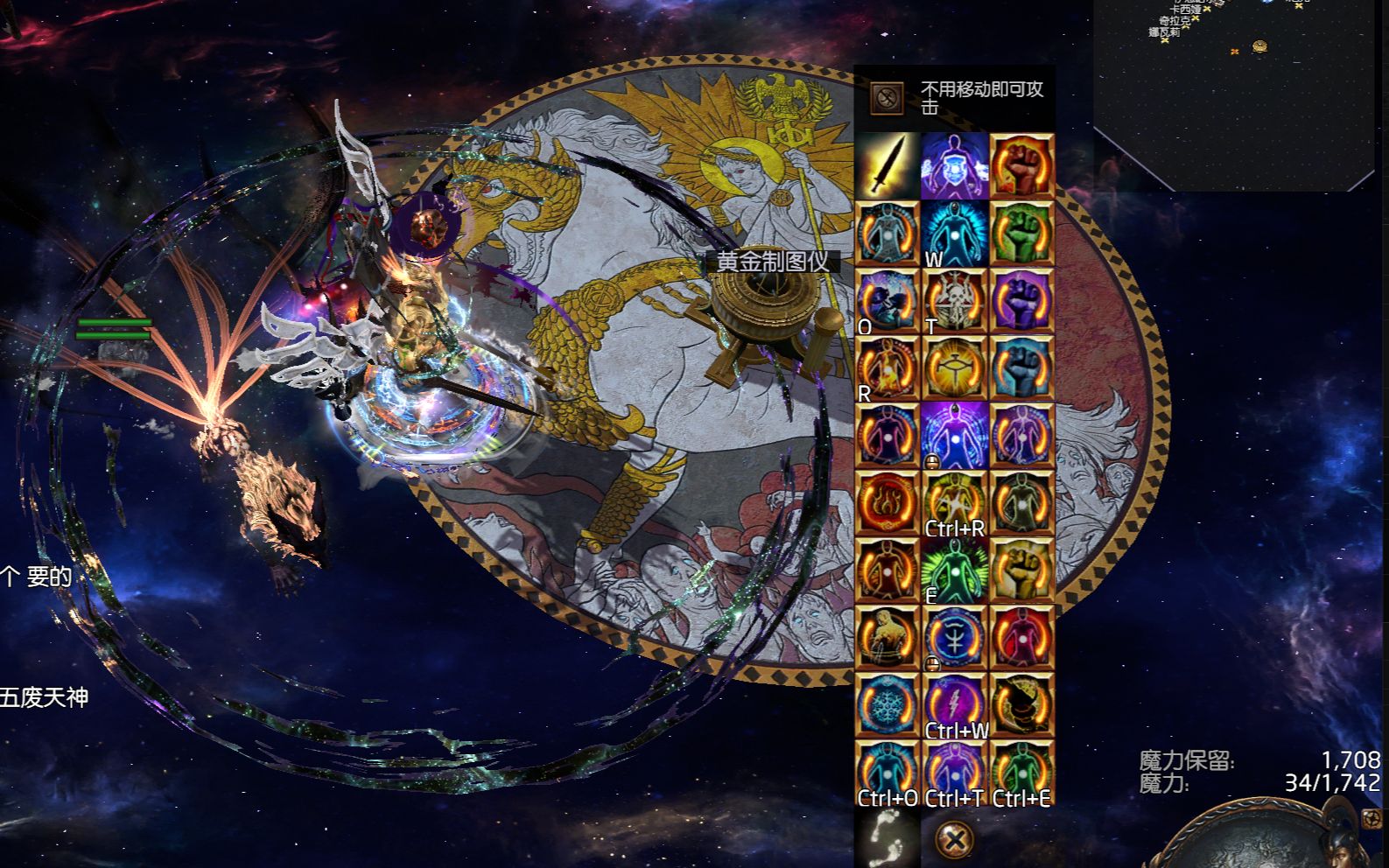1389x868 pixels.
Task: Select the blue shield figure skill
Action: pos(954,165)
